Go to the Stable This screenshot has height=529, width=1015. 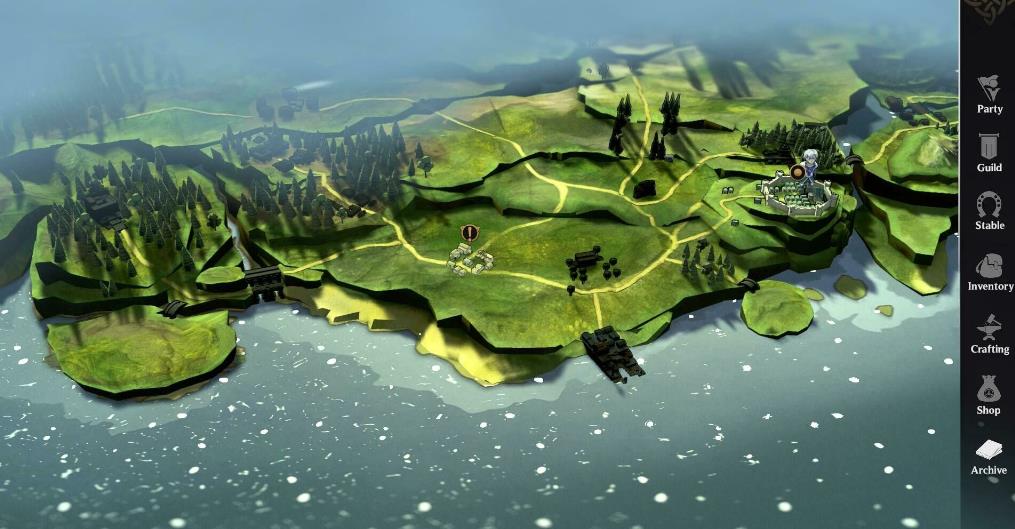(989, 210)
